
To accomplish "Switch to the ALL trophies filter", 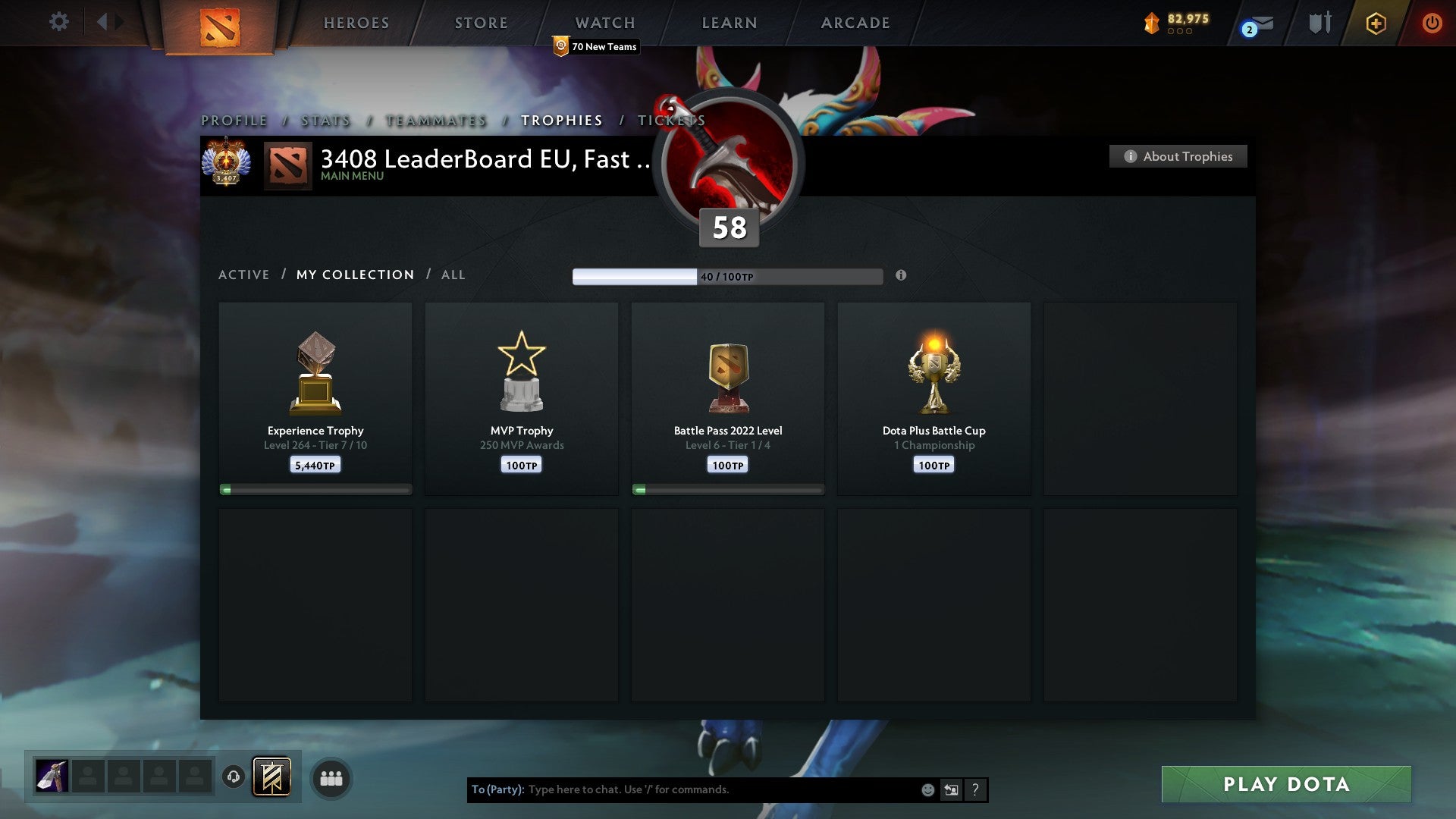I will point(453,275).
